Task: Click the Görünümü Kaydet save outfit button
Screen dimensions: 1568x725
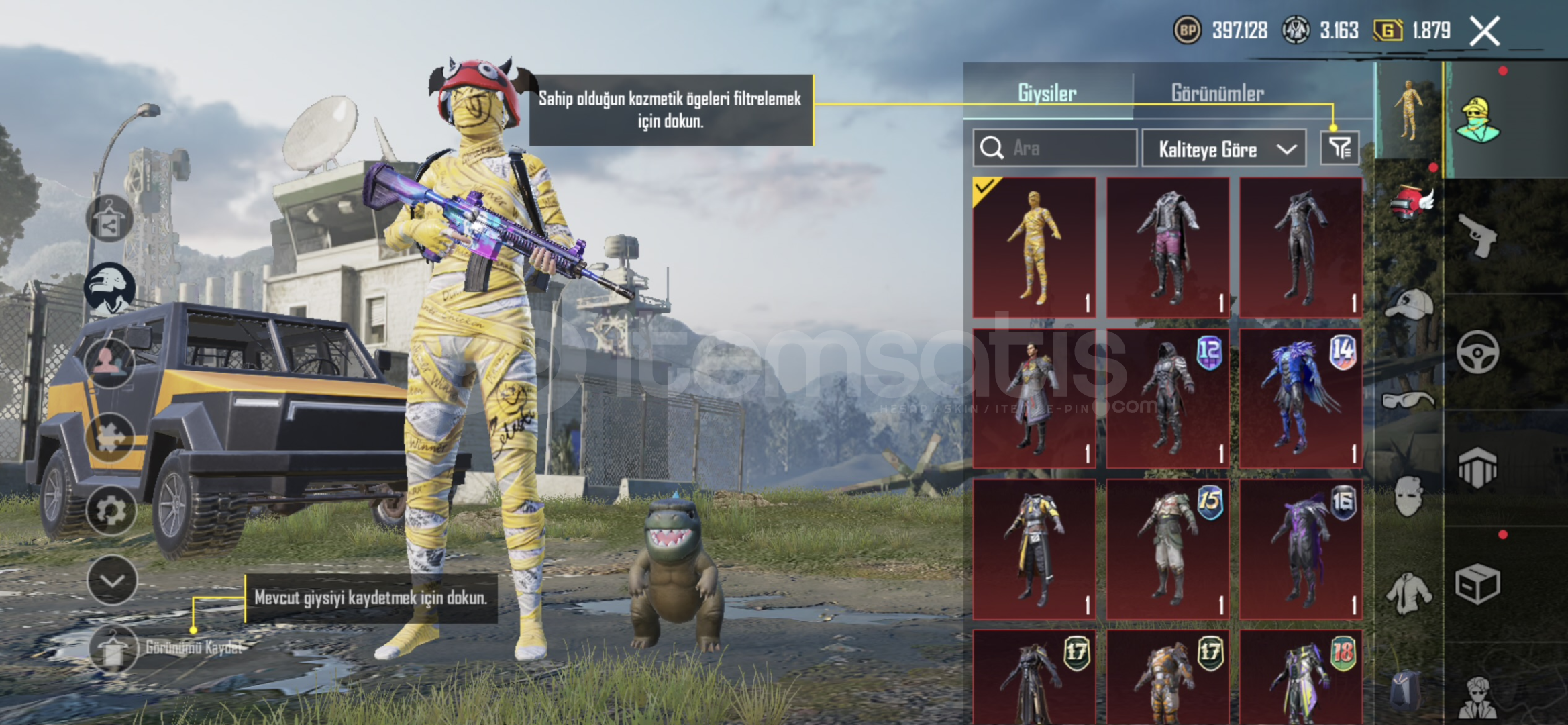Action: pyautogui.click(x=114, y=648)
